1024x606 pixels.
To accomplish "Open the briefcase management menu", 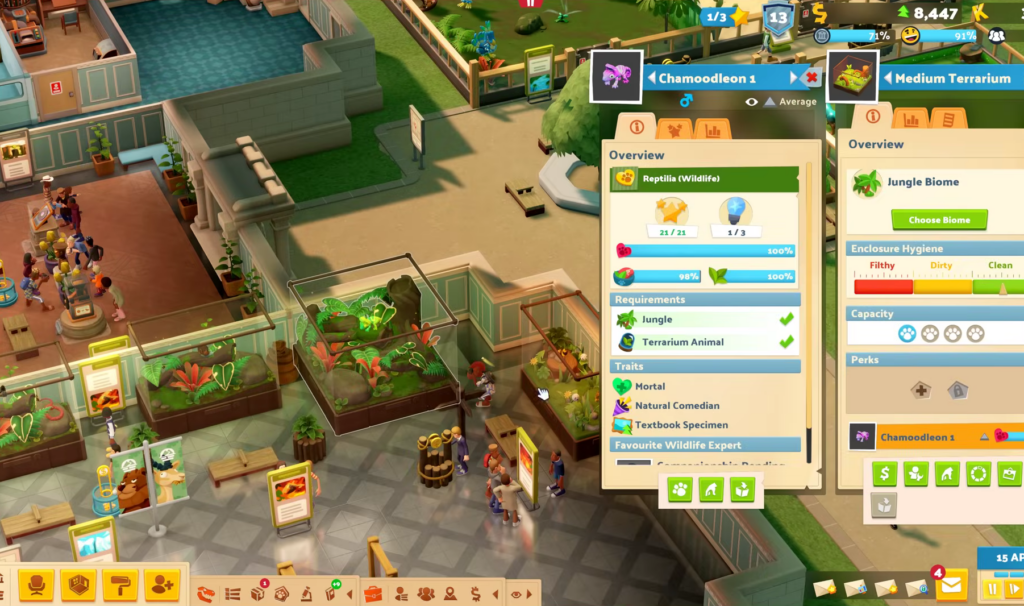I will click(x=373, y=594).
